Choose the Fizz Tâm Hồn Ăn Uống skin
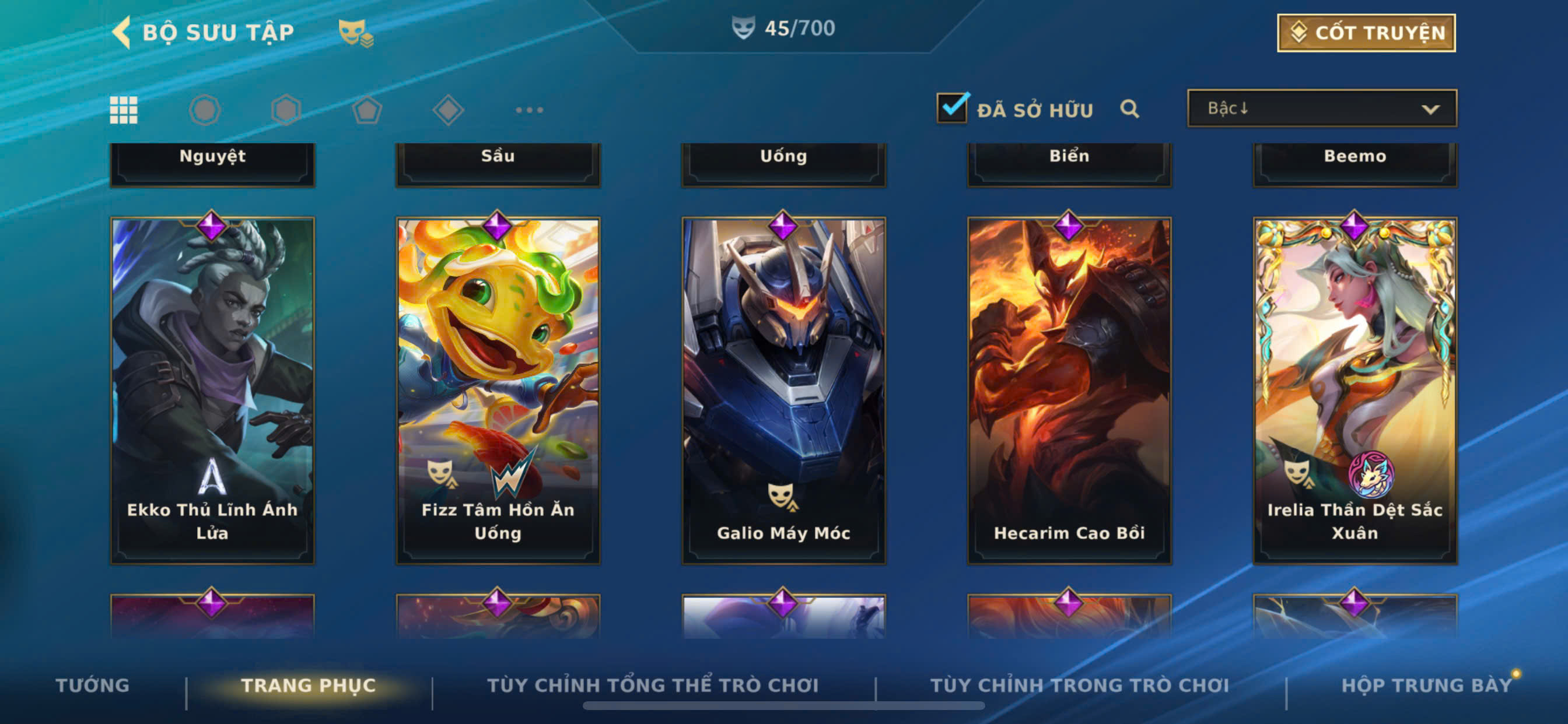Image resolution: width=1568 pixels, height=724 pixels. 498,389
